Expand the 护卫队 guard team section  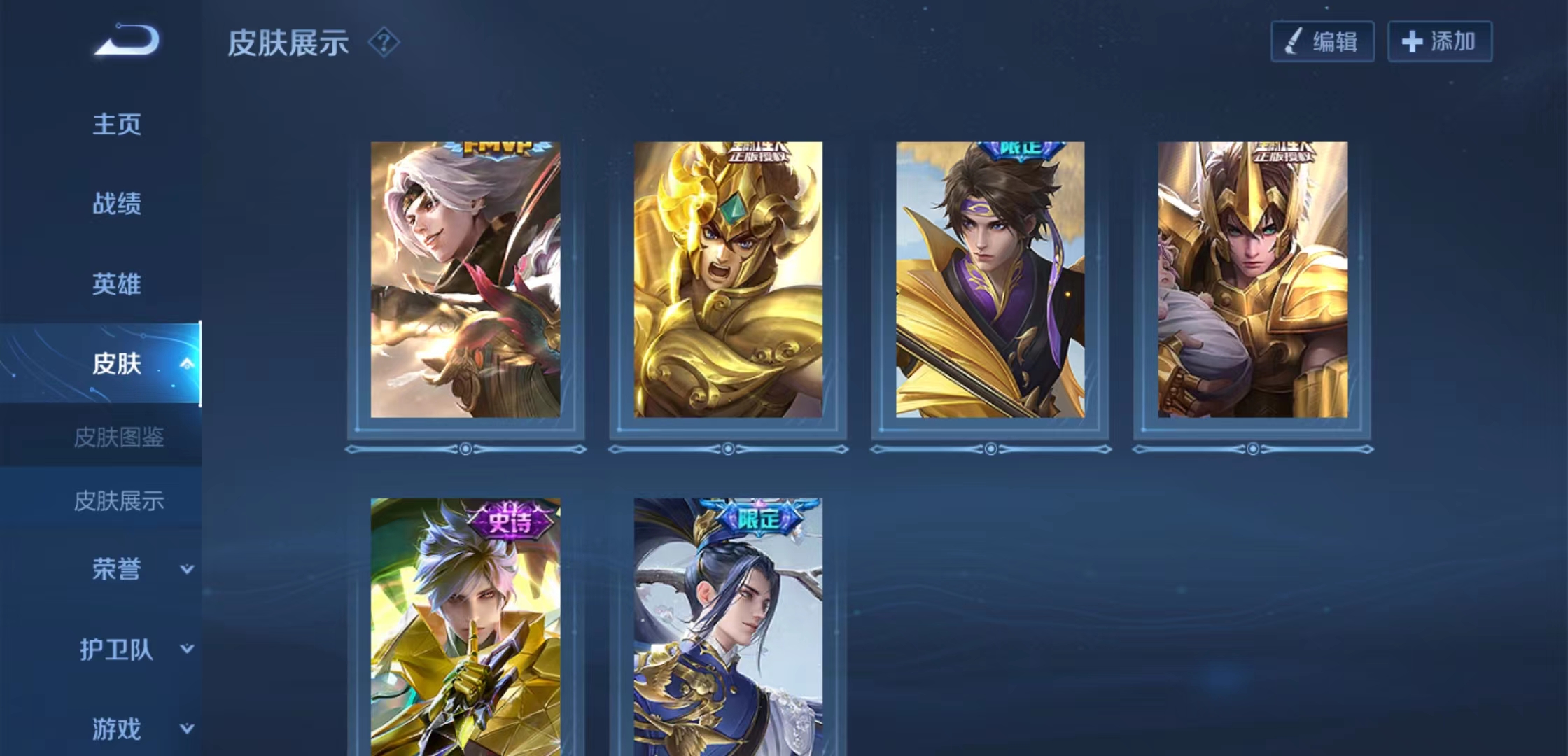click(186, 649)
